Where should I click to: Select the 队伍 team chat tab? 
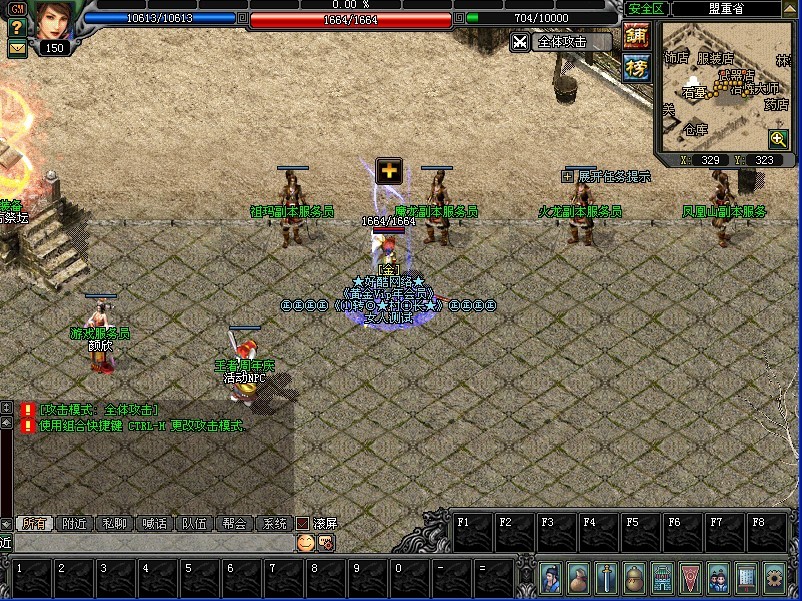[x=194, y=523]
